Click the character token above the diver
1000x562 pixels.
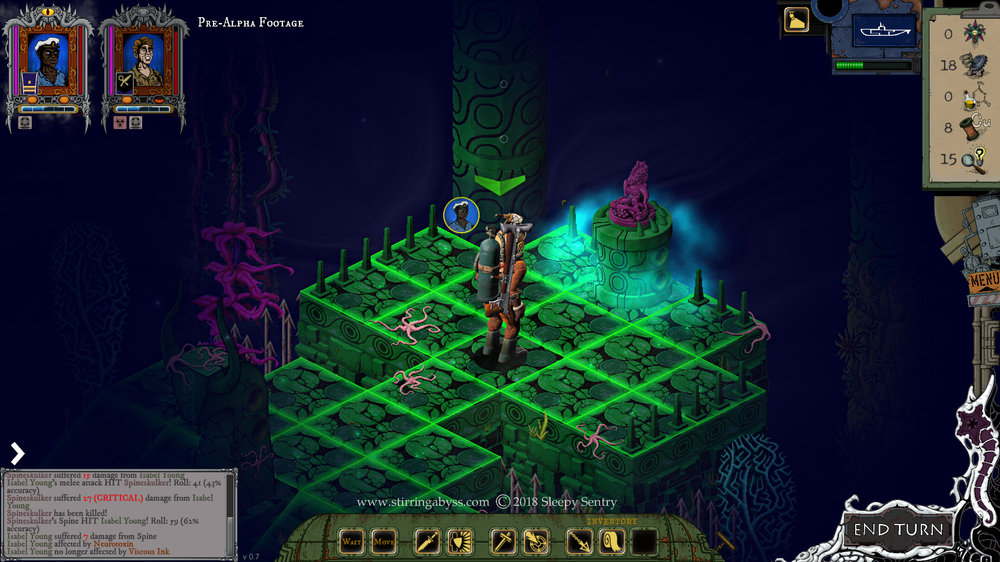click(460, 216)
